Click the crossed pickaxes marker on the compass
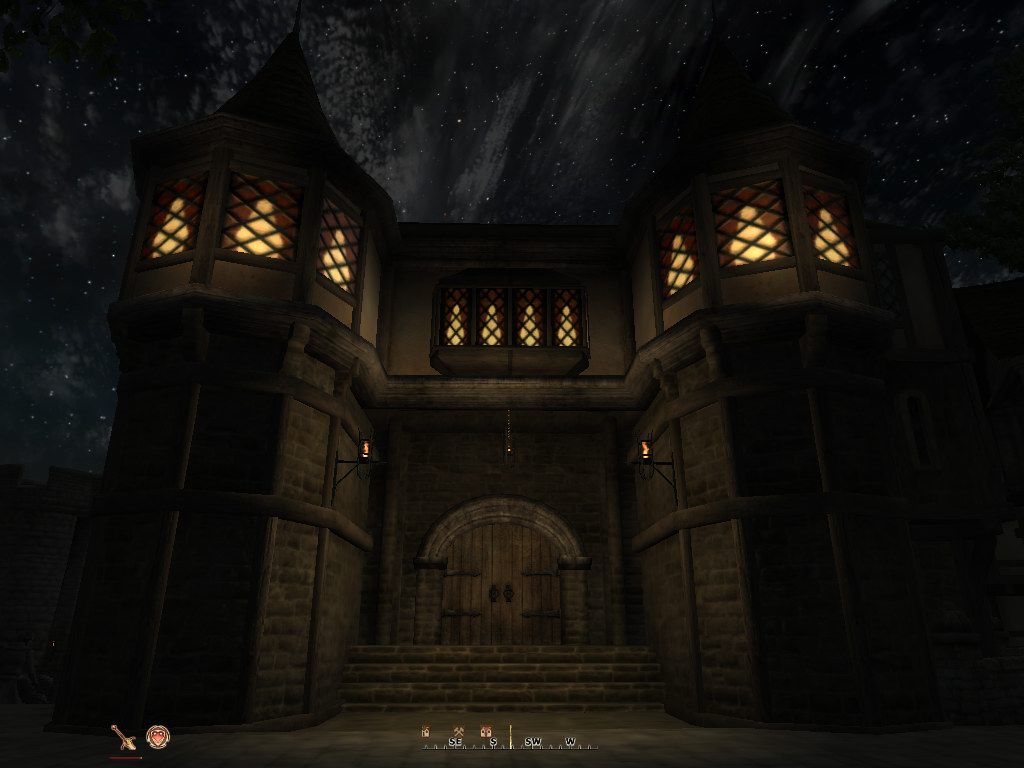Screen dimensions: 1024x768 click(457, 731)
